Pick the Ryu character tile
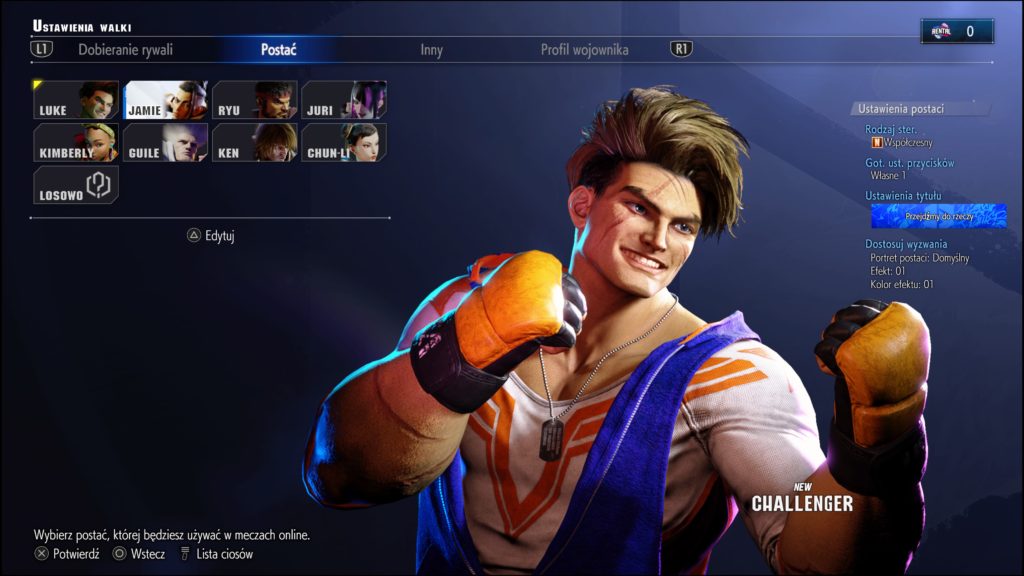Screen dimensions: 1024x576 [x=254, y=100]
